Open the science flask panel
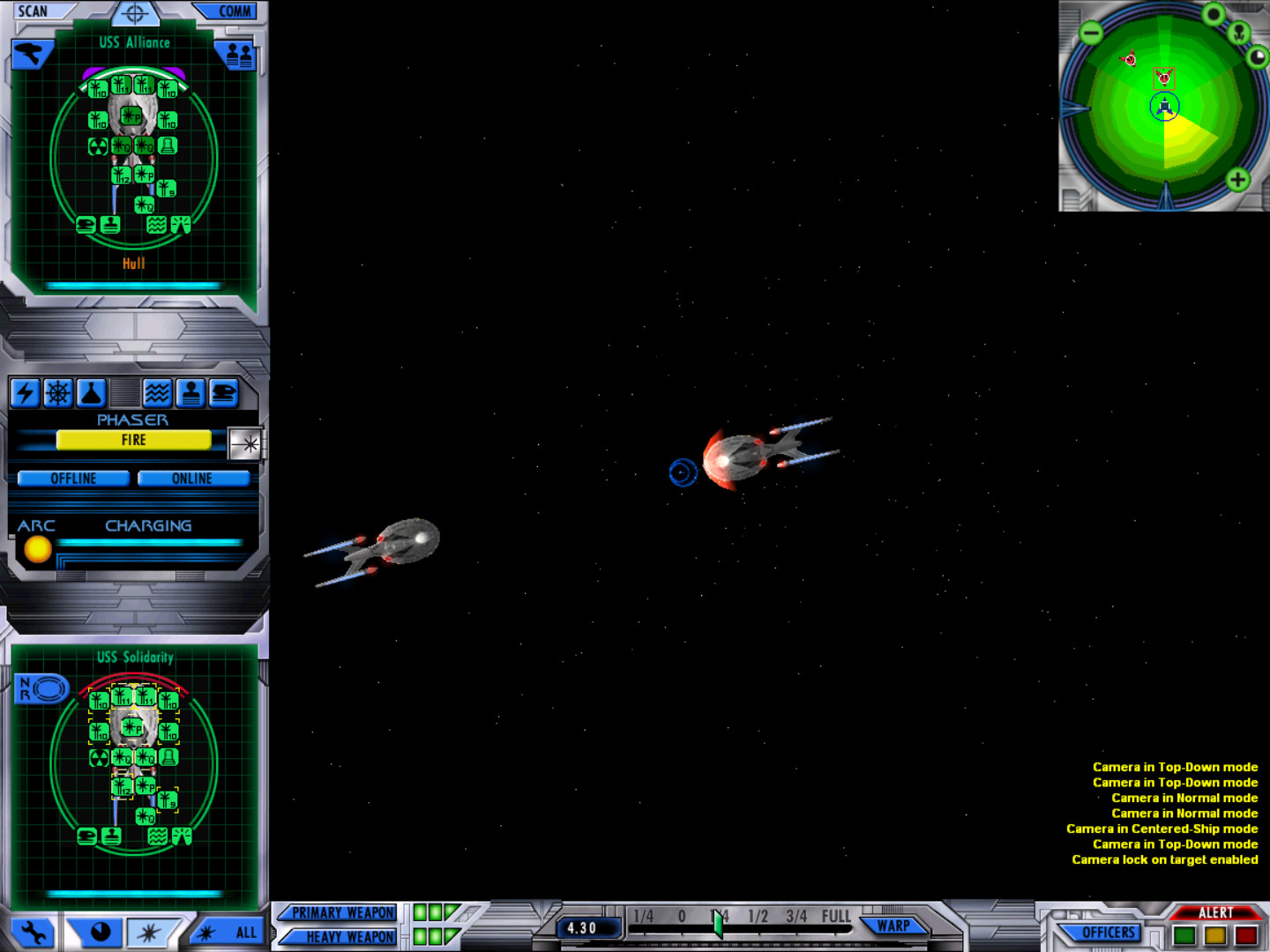Screen dimensions: 1270x952 [x=92, y=393]
